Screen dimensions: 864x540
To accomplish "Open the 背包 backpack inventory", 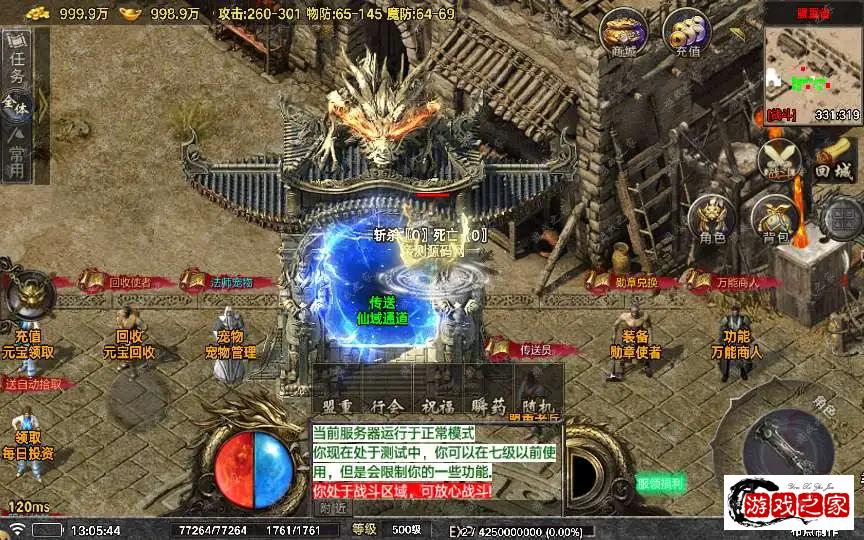I will point(776,218).
